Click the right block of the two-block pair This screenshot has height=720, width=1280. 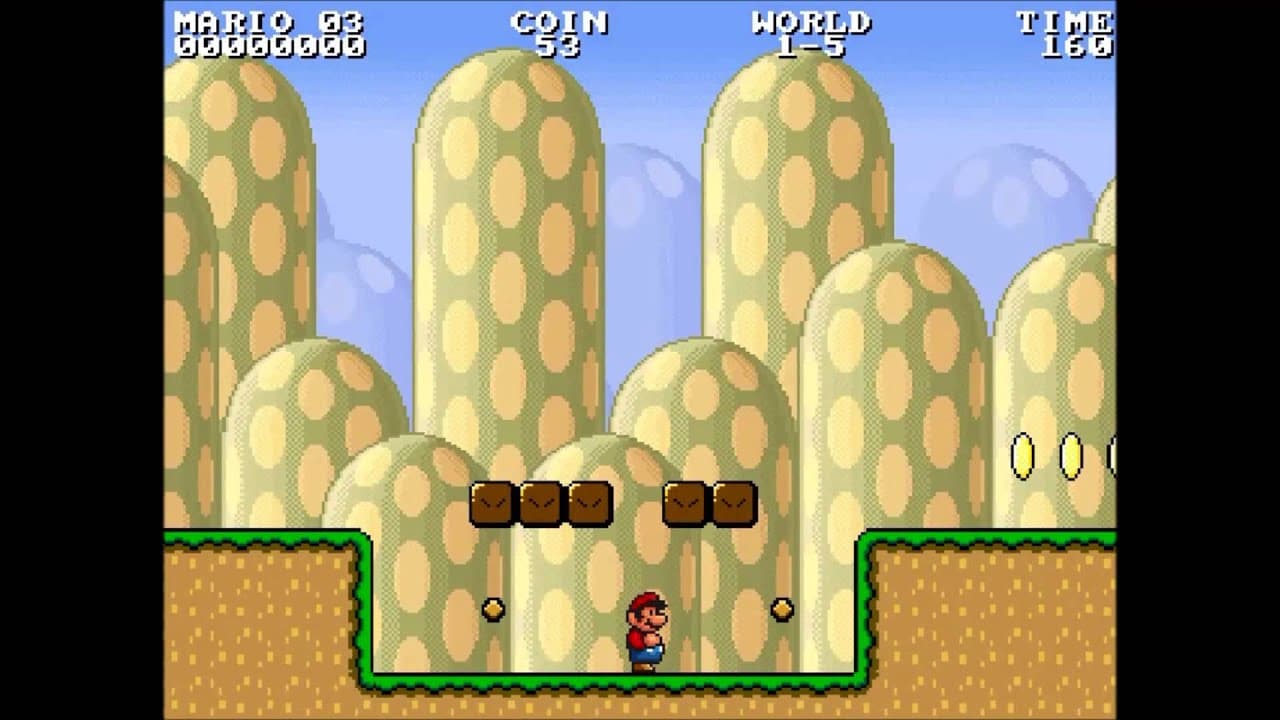click(735, 501)
